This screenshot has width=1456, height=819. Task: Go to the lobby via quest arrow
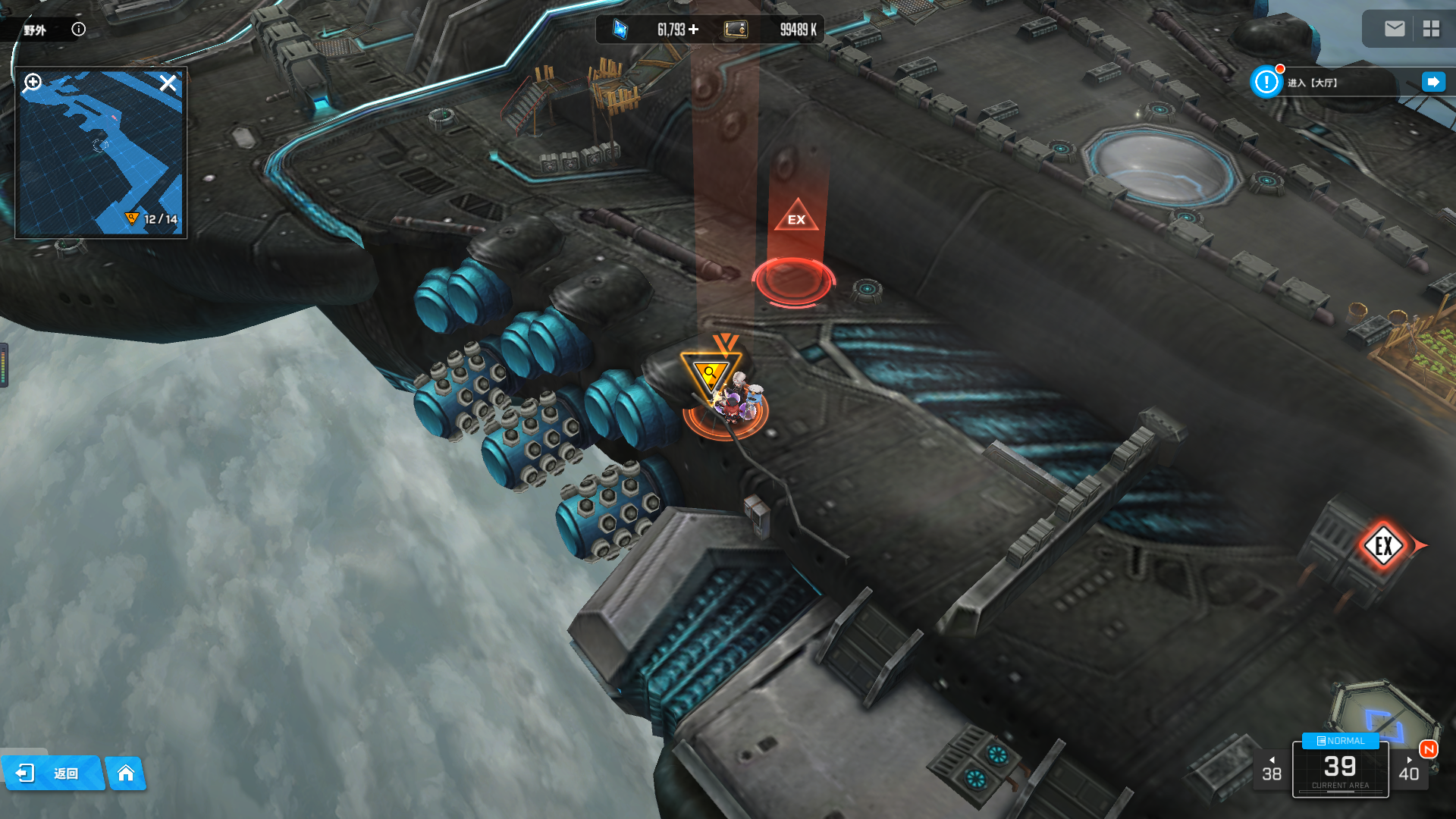(x=1432, y=82)
